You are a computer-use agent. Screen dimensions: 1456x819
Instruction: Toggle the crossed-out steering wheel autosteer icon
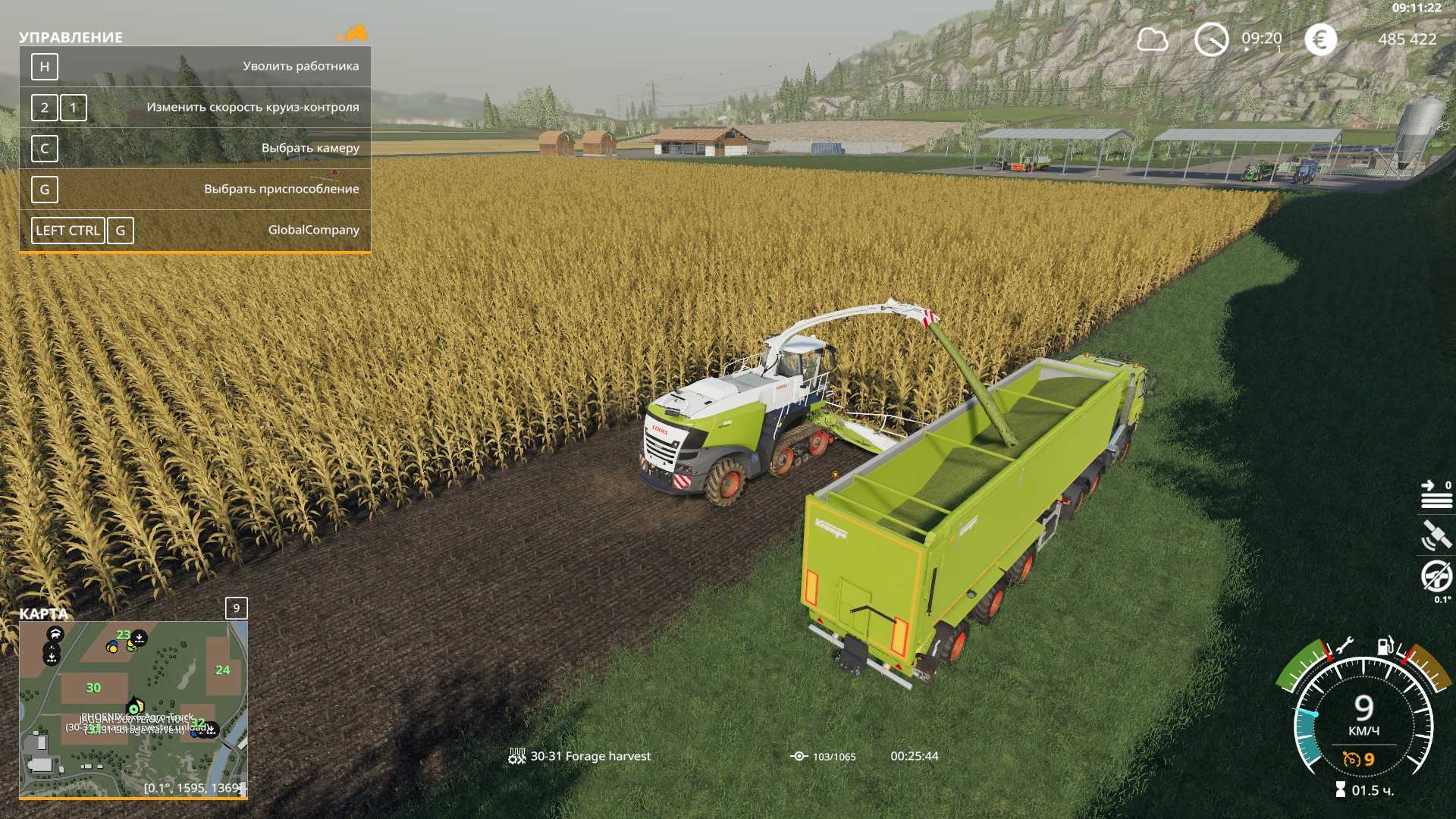[x=1436, y=576]
